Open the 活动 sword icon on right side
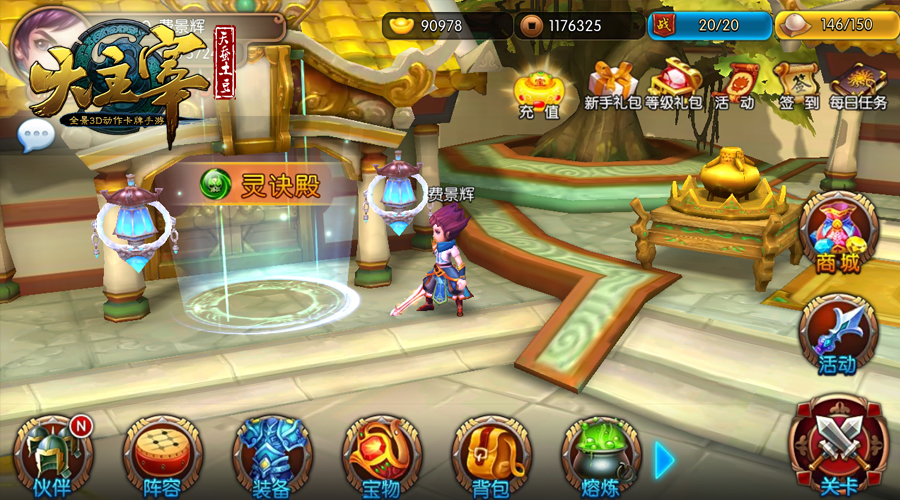Viewport: 900px width, 500px height. 838,335
